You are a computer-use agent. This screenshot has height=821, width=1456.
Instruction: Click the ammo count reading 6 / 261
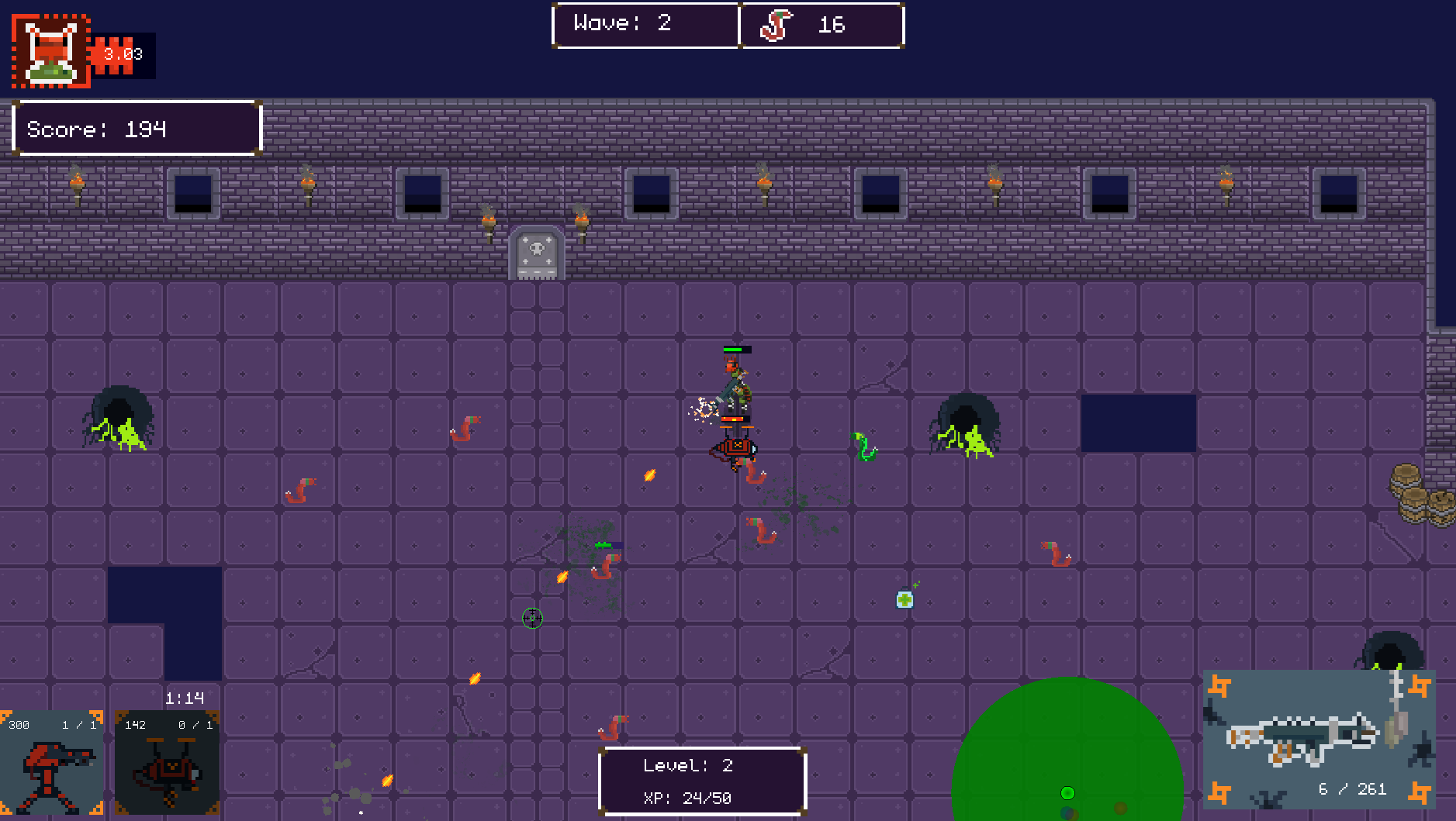[1354, 789]
